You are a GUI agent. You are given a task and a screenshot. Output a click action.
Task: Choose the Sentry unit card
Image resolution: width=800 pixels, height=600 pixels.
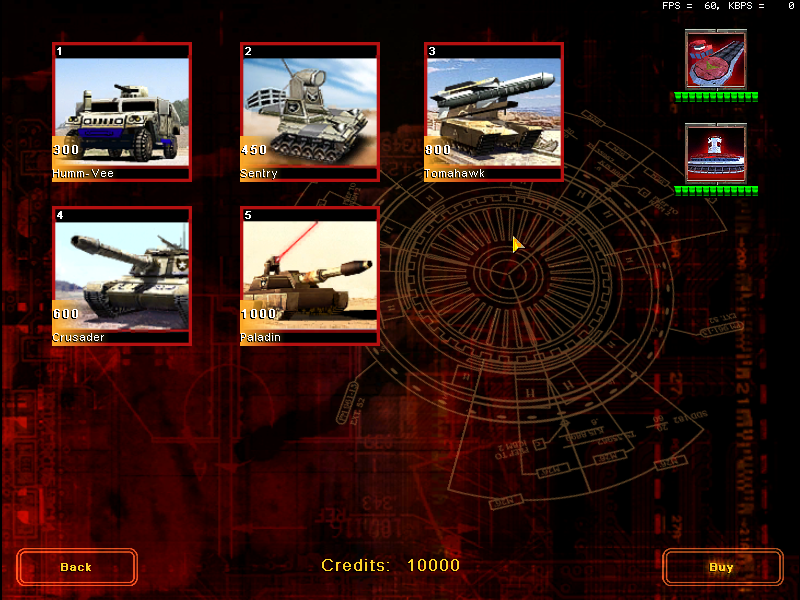(309, 111)
